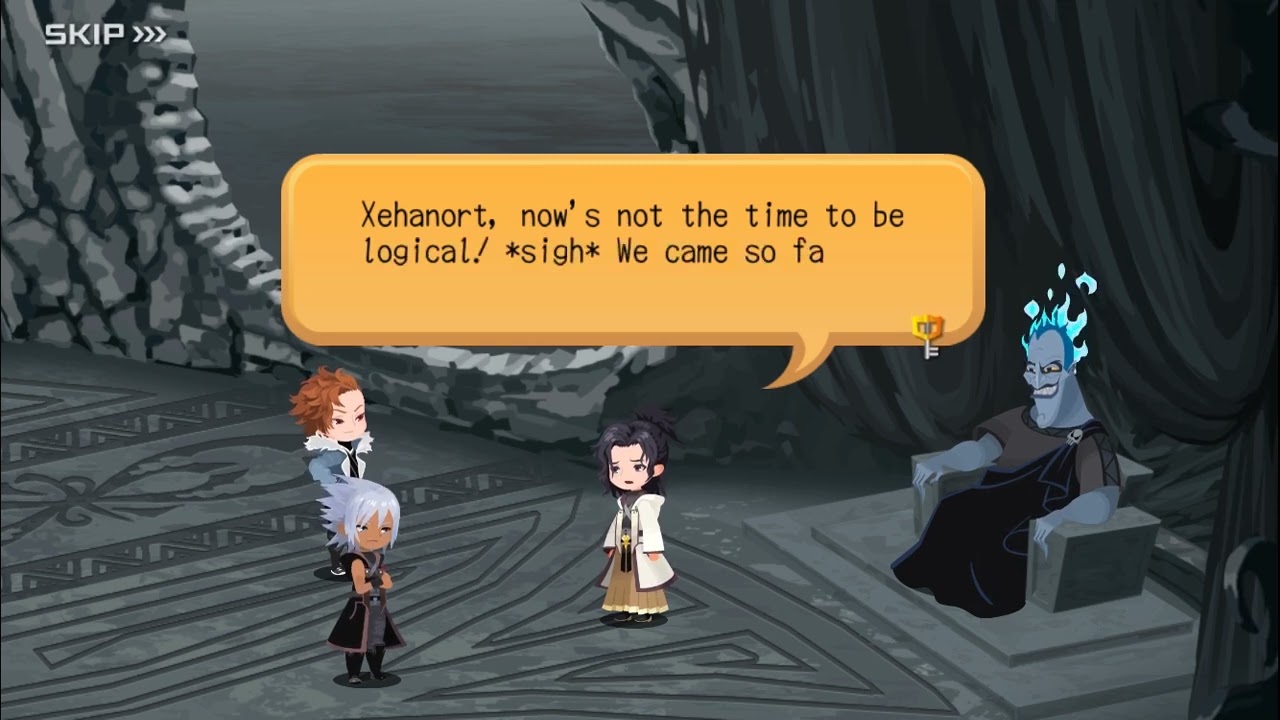Skip the cutscene with the SKIP button
1280x720 pixels.
pyautogui.click(x=105, y=35)
